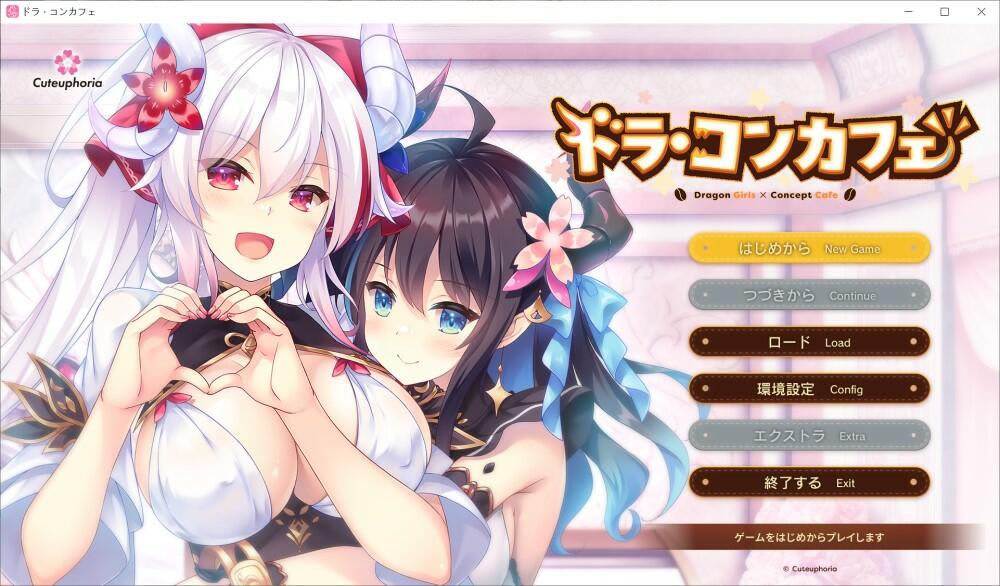
Task: Choose the Continue option
Action: (x=809, y=295)
